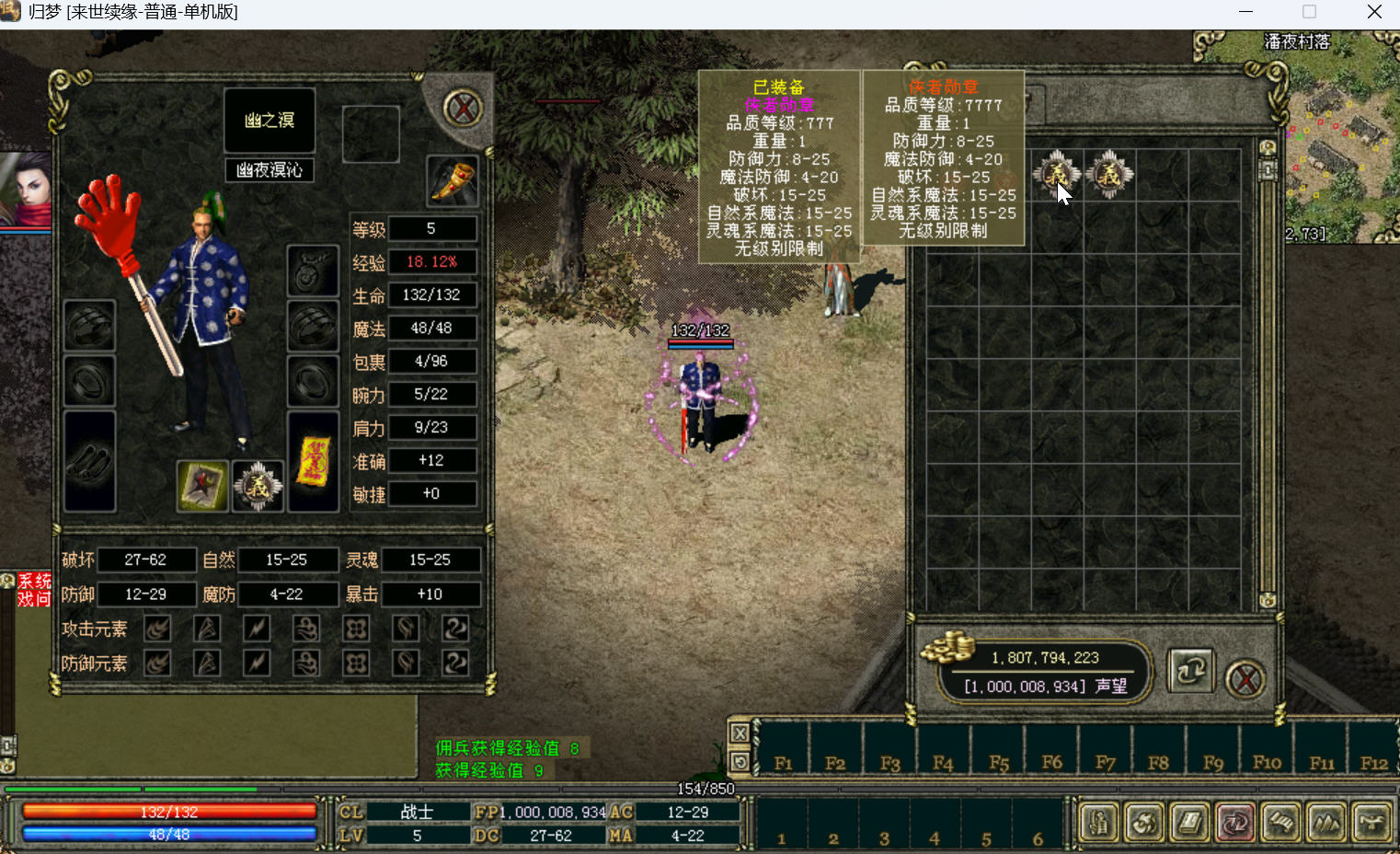Click the red-highlighted swirl arrows menu button

click(x=1234, y=823)
